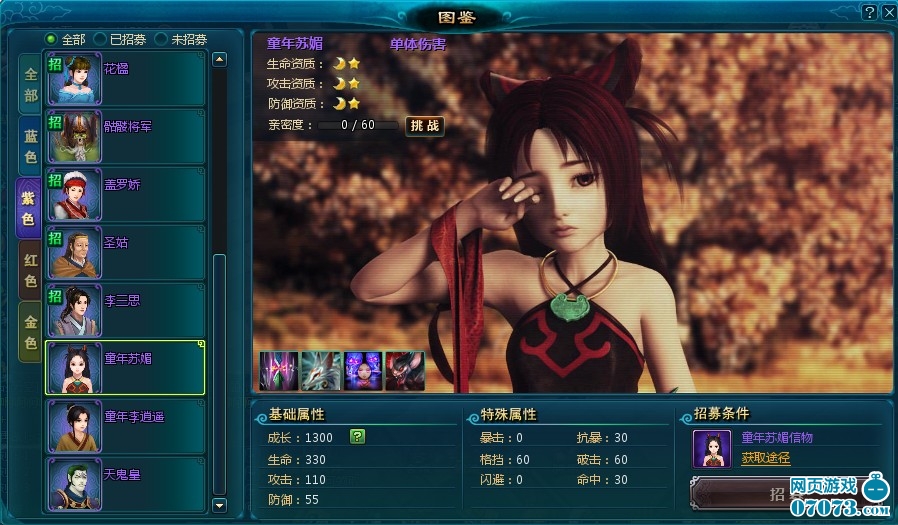Pick the 圣姑 character row
This screenshot has width=898, height=525.
[125, 253]
